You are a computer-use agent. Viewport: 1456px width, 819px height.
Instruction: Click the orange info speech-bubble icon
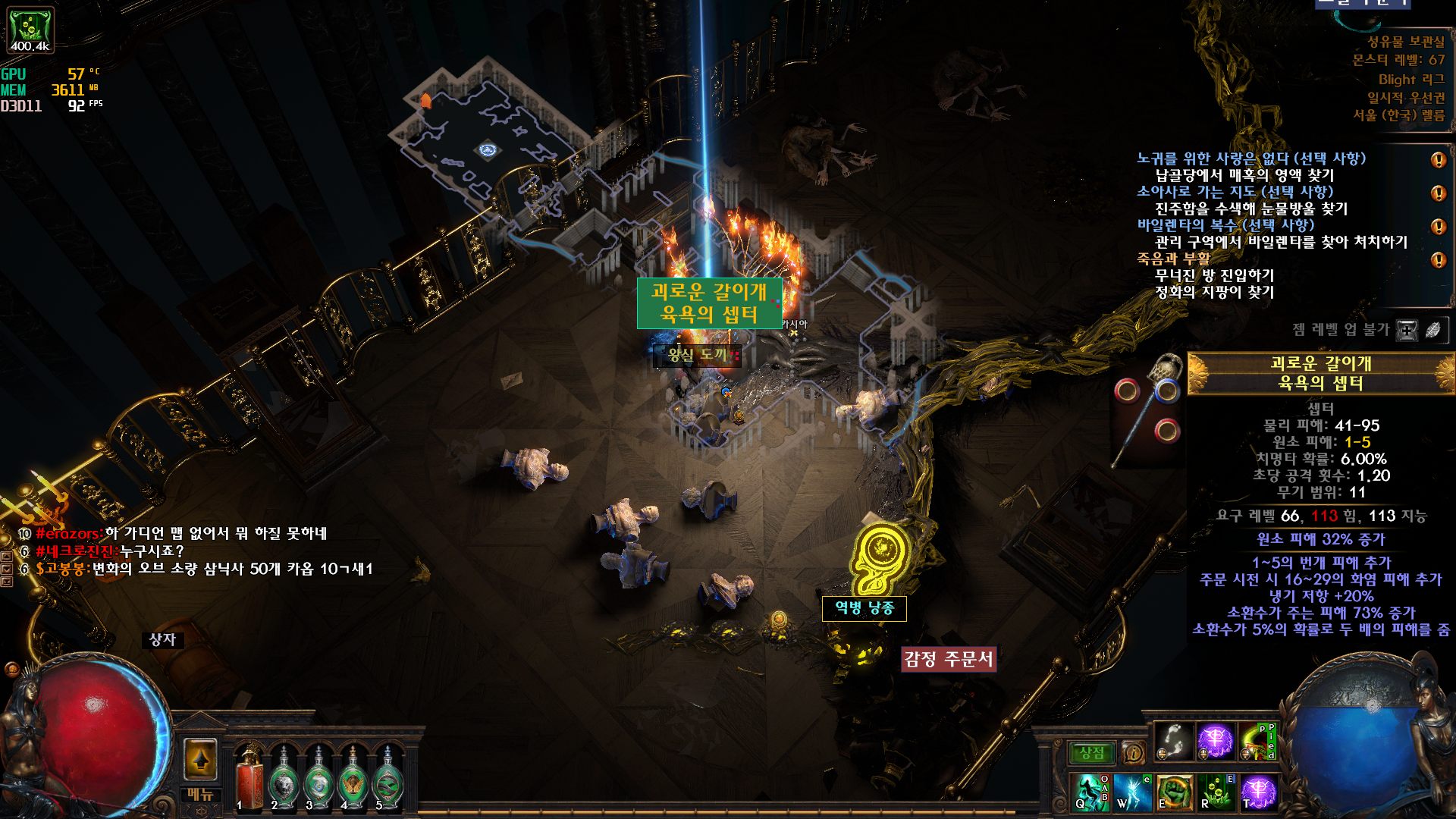(x=1134, y=753)
